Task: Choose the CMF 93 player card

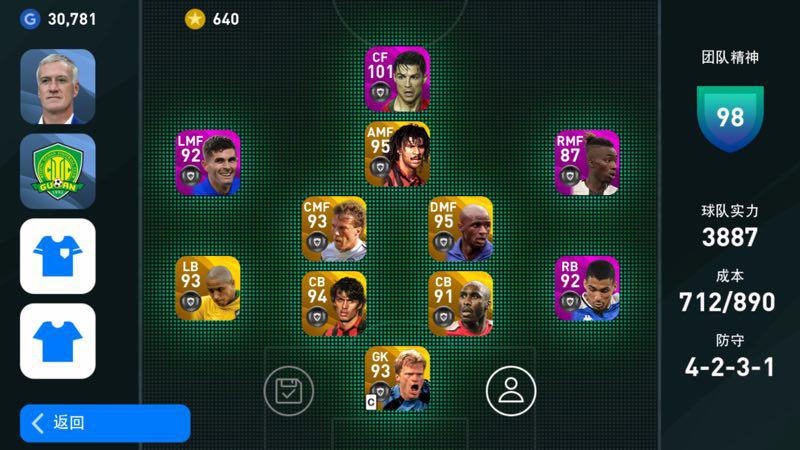Action: [x=334, y=229]
